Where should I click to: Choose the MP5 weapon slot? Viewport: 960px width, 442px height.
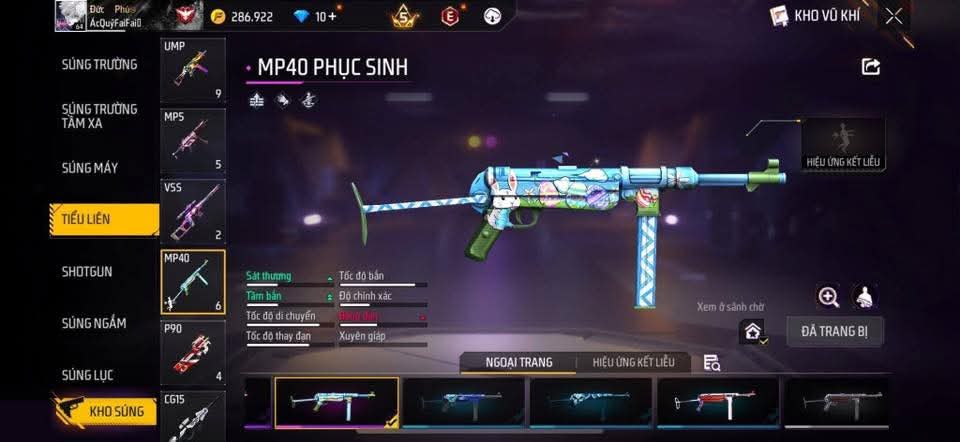point(193,140)
